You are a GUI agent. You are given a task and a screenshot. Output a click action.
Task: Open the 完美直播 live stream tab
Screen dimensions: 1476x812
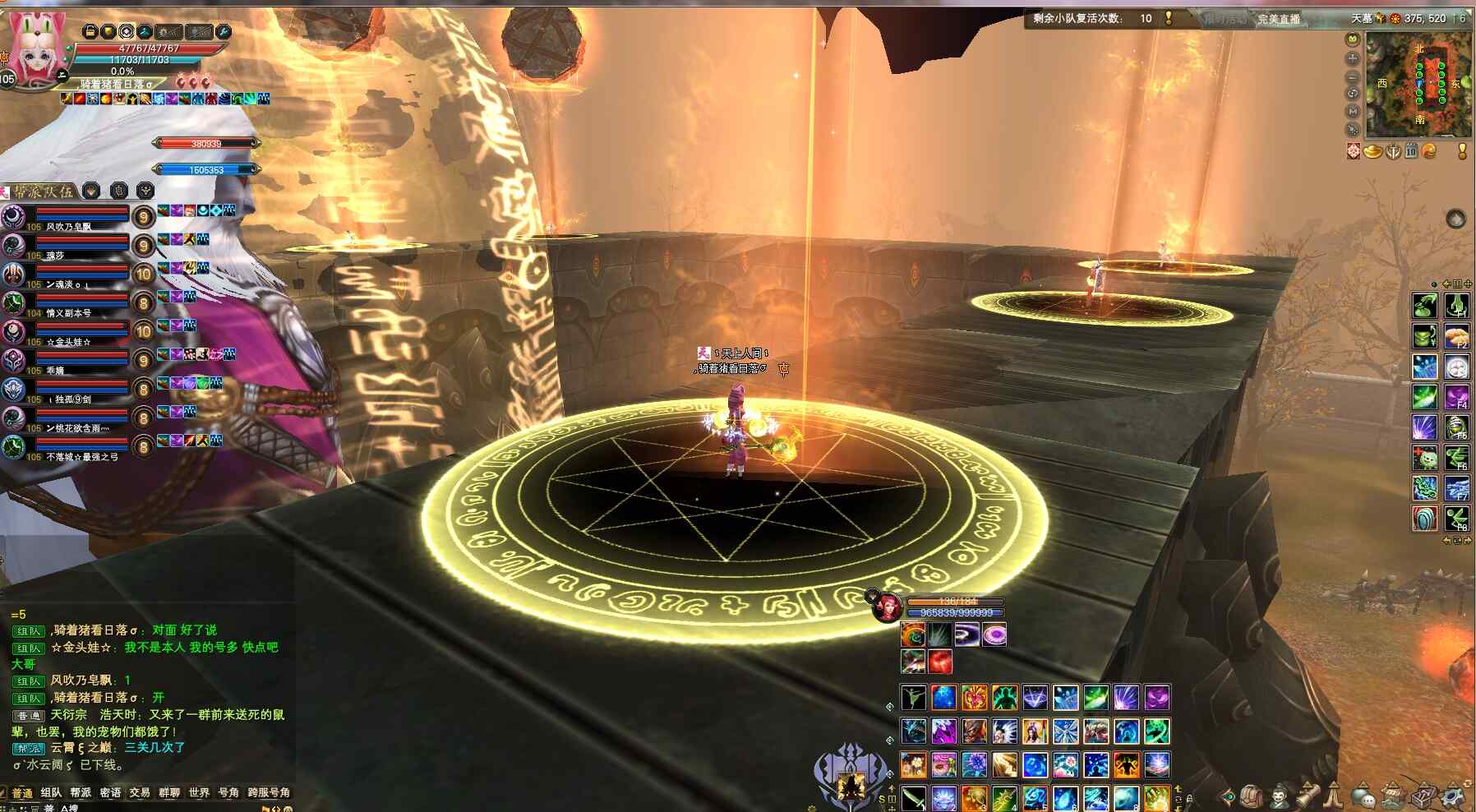click(1279, 19)
